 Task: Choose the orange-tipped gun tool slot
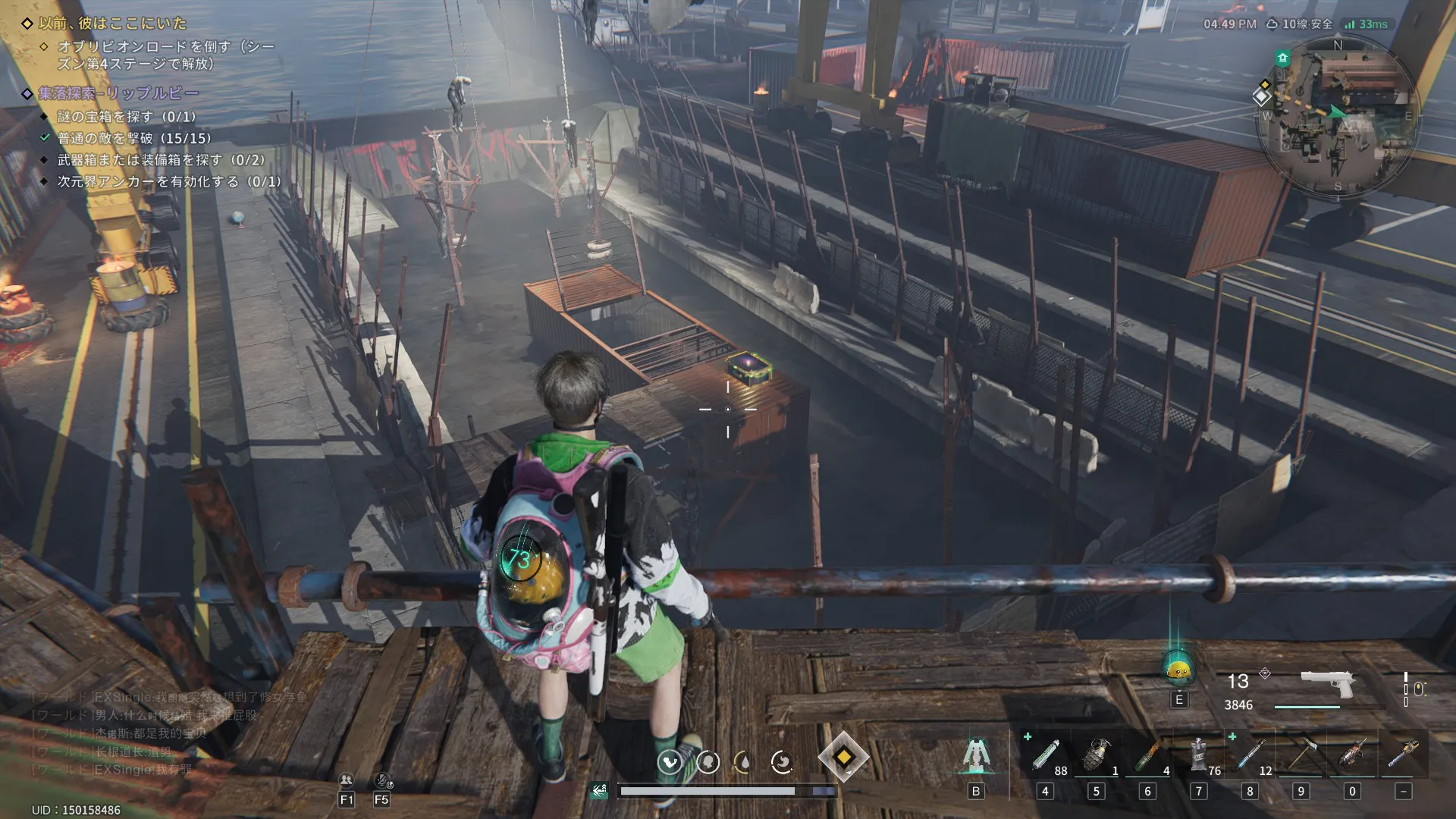coord(1352,756)
